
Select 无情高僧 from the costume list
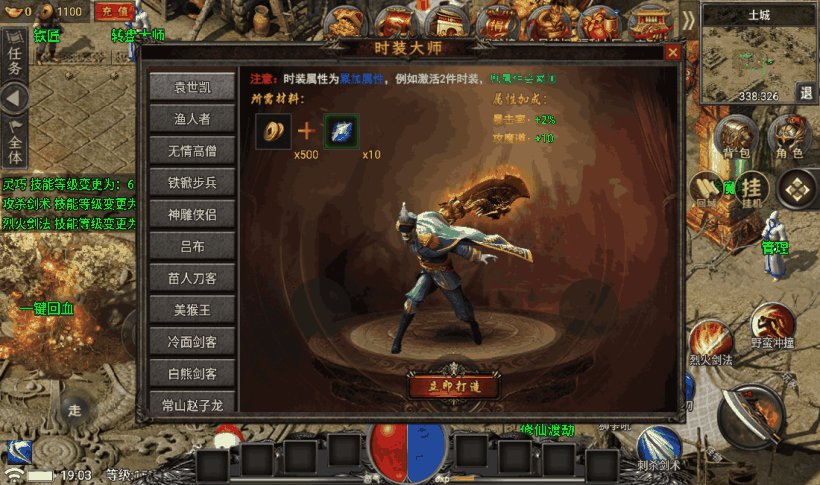(194, 152)
